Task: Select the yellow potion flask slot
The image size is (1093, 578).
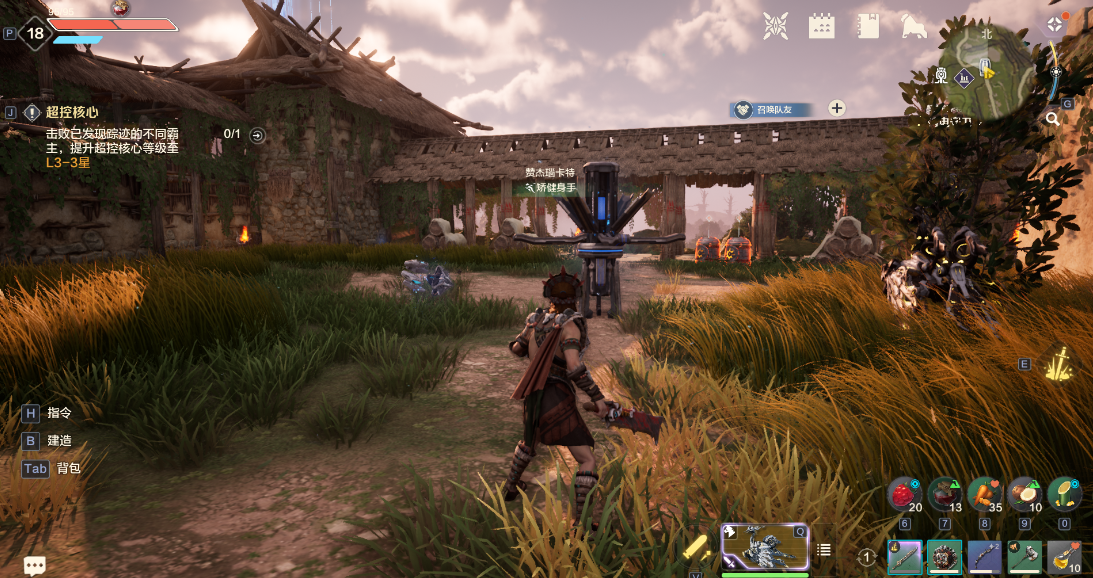Action: 1063,557
